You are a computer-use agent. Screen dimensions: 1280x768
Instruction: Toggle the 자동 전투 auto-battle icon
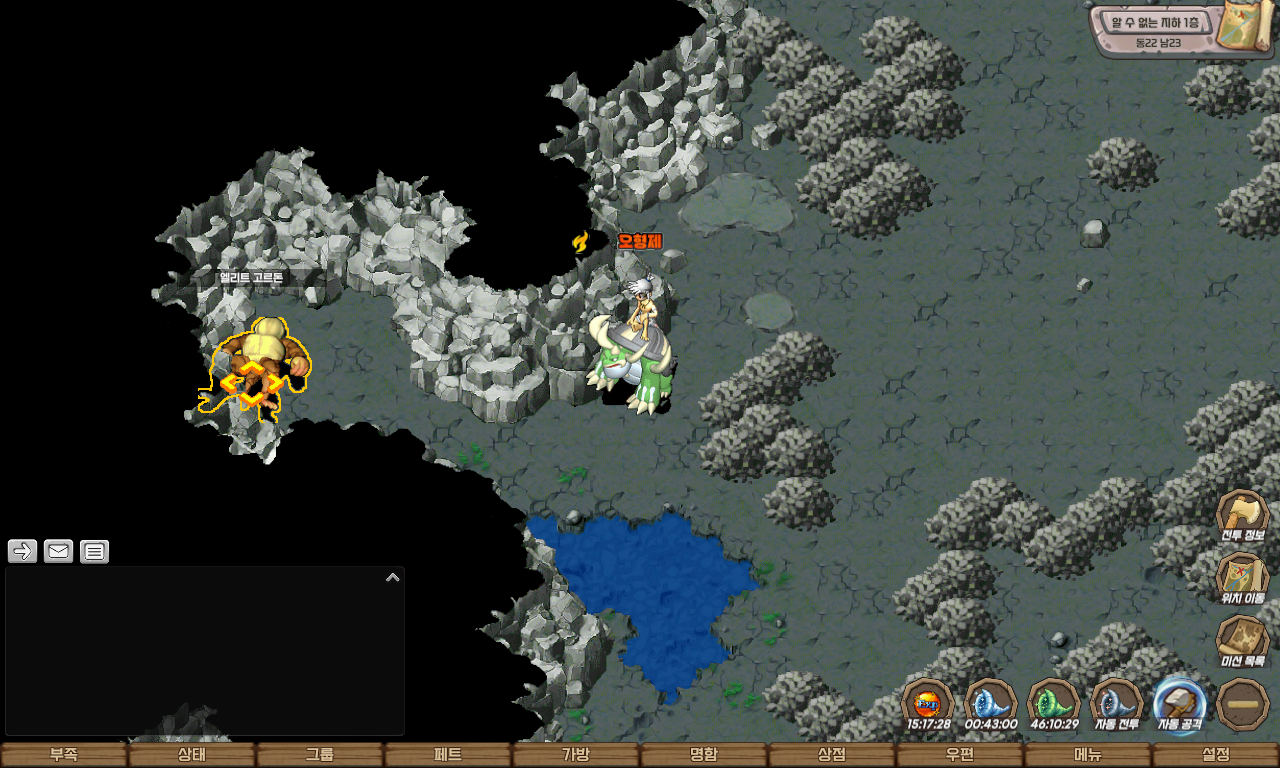(1117, 702)
